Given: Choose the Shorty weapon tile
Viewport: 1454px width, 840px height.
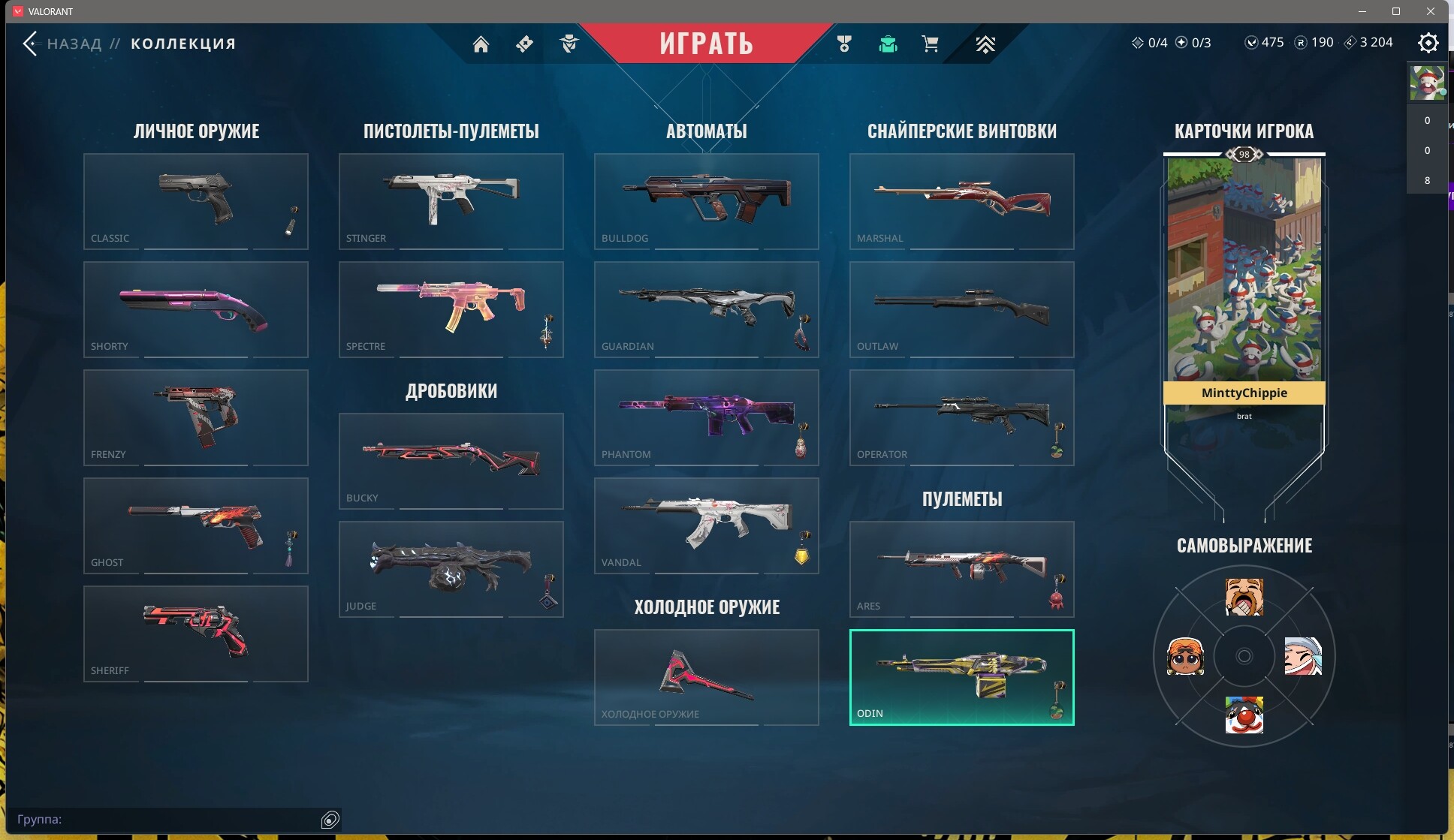Looking at the screenshot, I should point(195,309).
